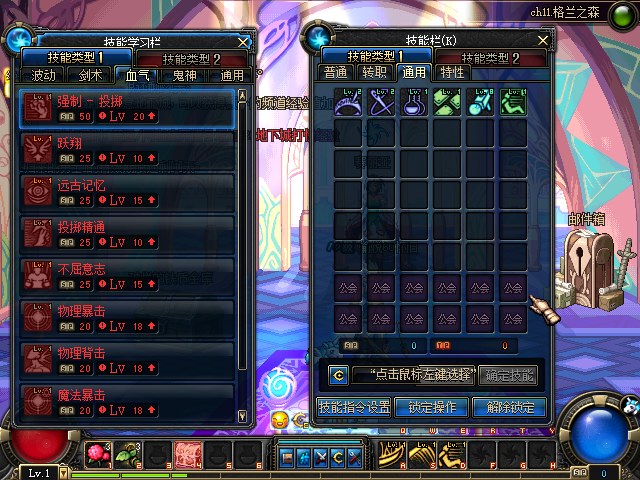Click the 确定技能 confirm skill button

[510, 376]
